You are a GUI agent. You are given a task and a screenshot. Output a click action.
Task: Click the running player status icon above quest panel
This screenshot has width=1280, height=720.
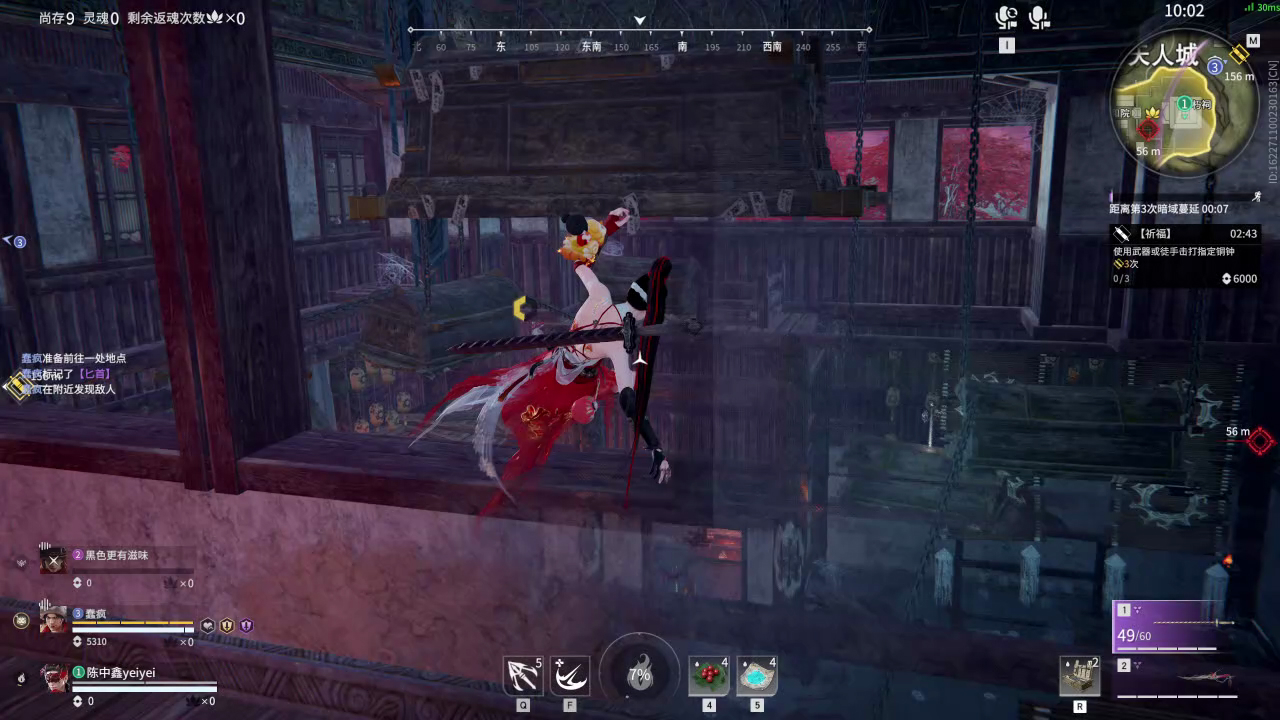click(x=1258, y=196)
